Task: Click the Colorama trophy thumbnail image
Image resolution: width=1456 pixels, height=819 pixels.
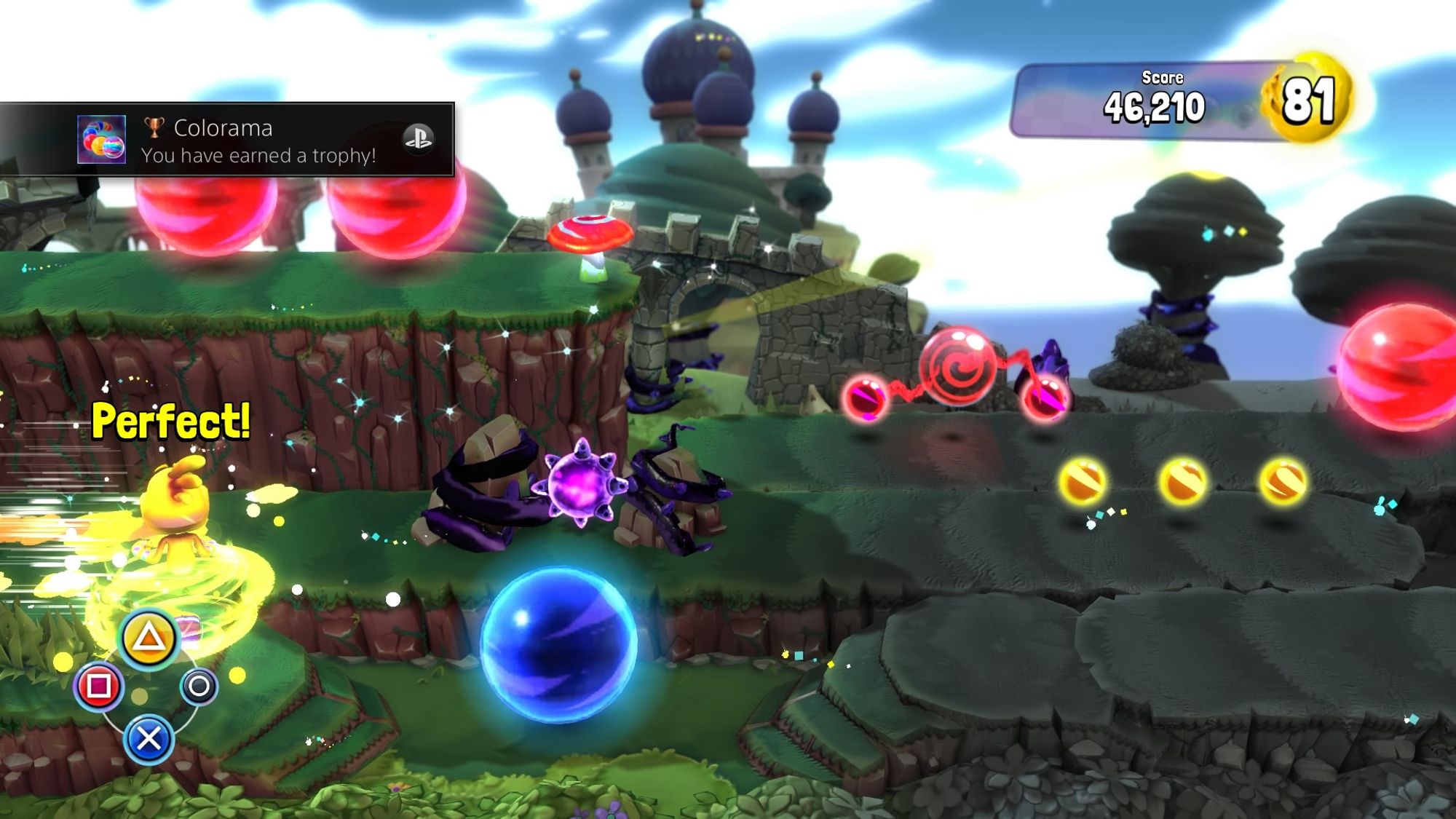Action: coord(101,140)
